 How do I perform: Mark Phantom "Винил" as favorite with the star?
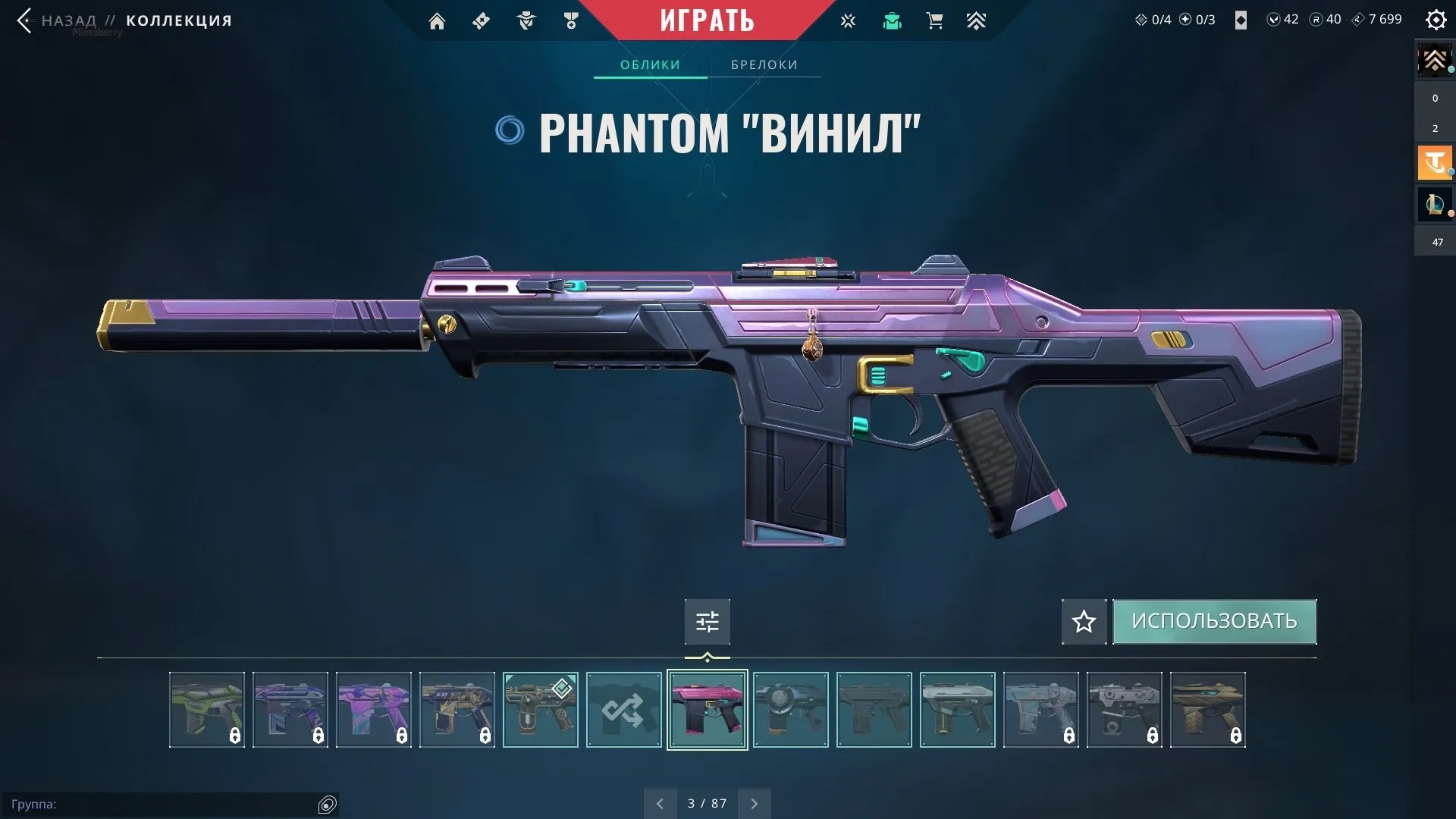[1083, 622]
